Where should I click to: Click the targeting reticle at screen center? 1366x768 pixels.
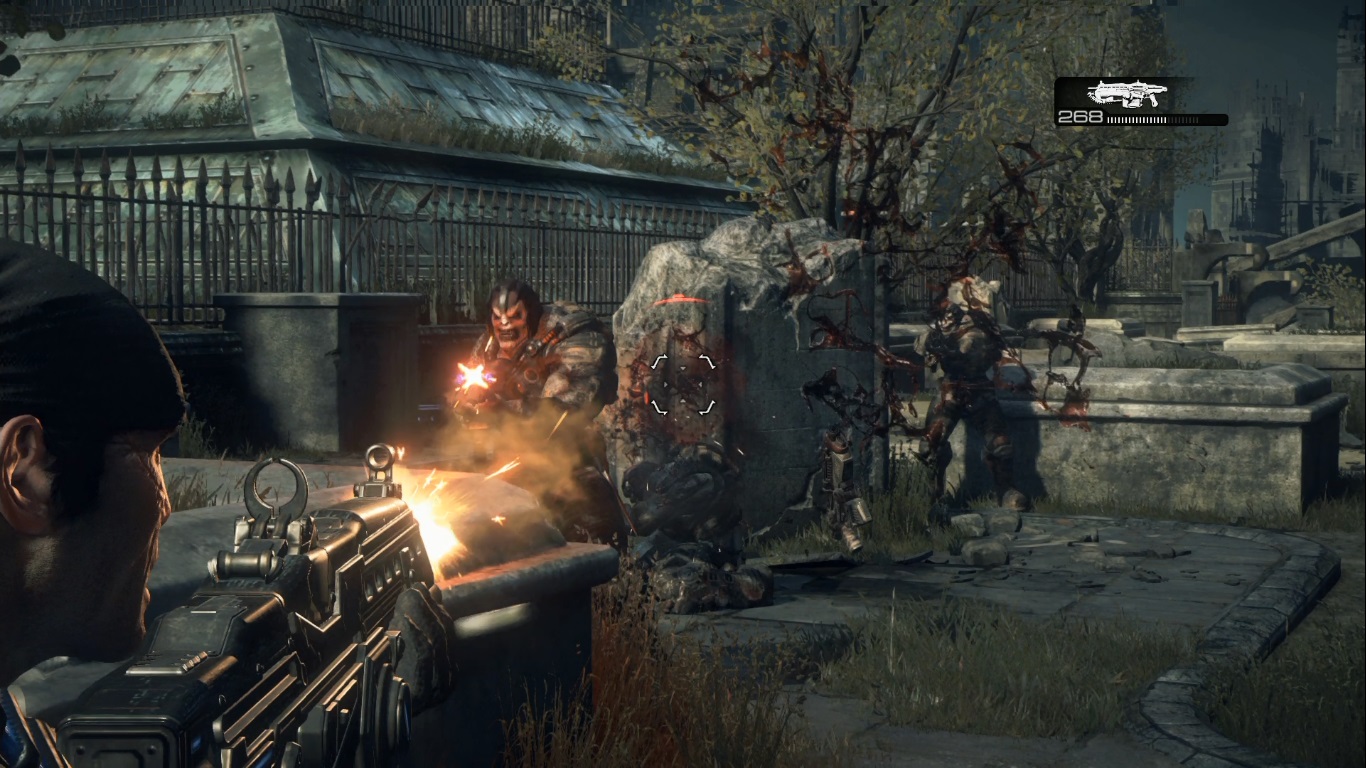[684, 386]
